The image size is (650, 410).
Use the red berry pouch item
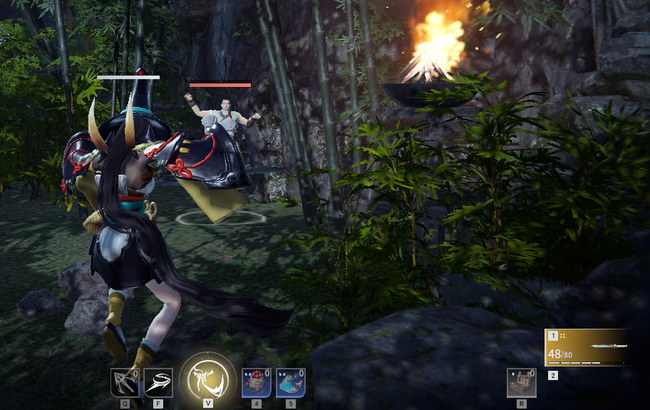[x=256, y=382]
